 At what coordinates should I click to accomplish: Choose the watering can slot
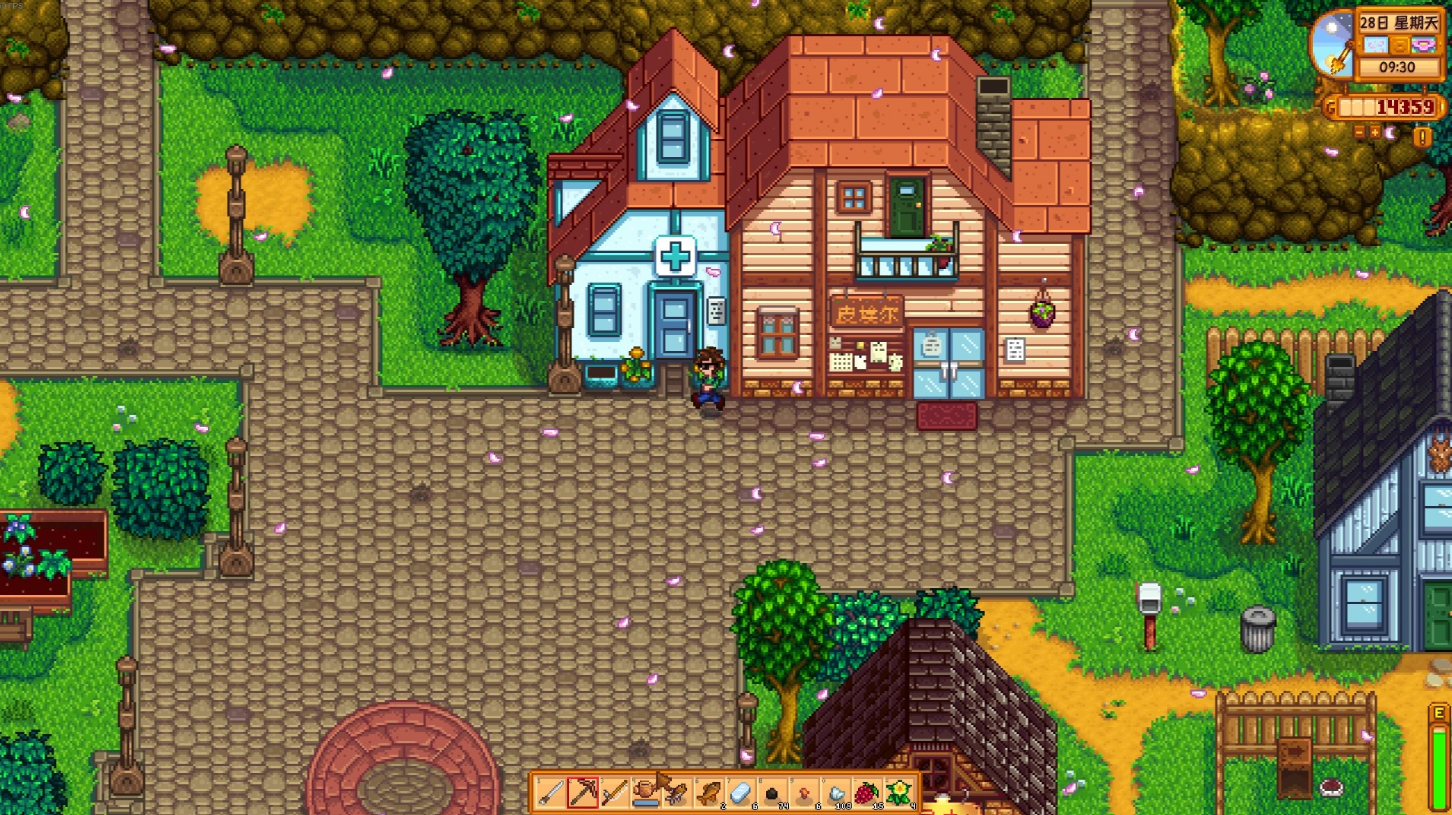coord(645,793)
